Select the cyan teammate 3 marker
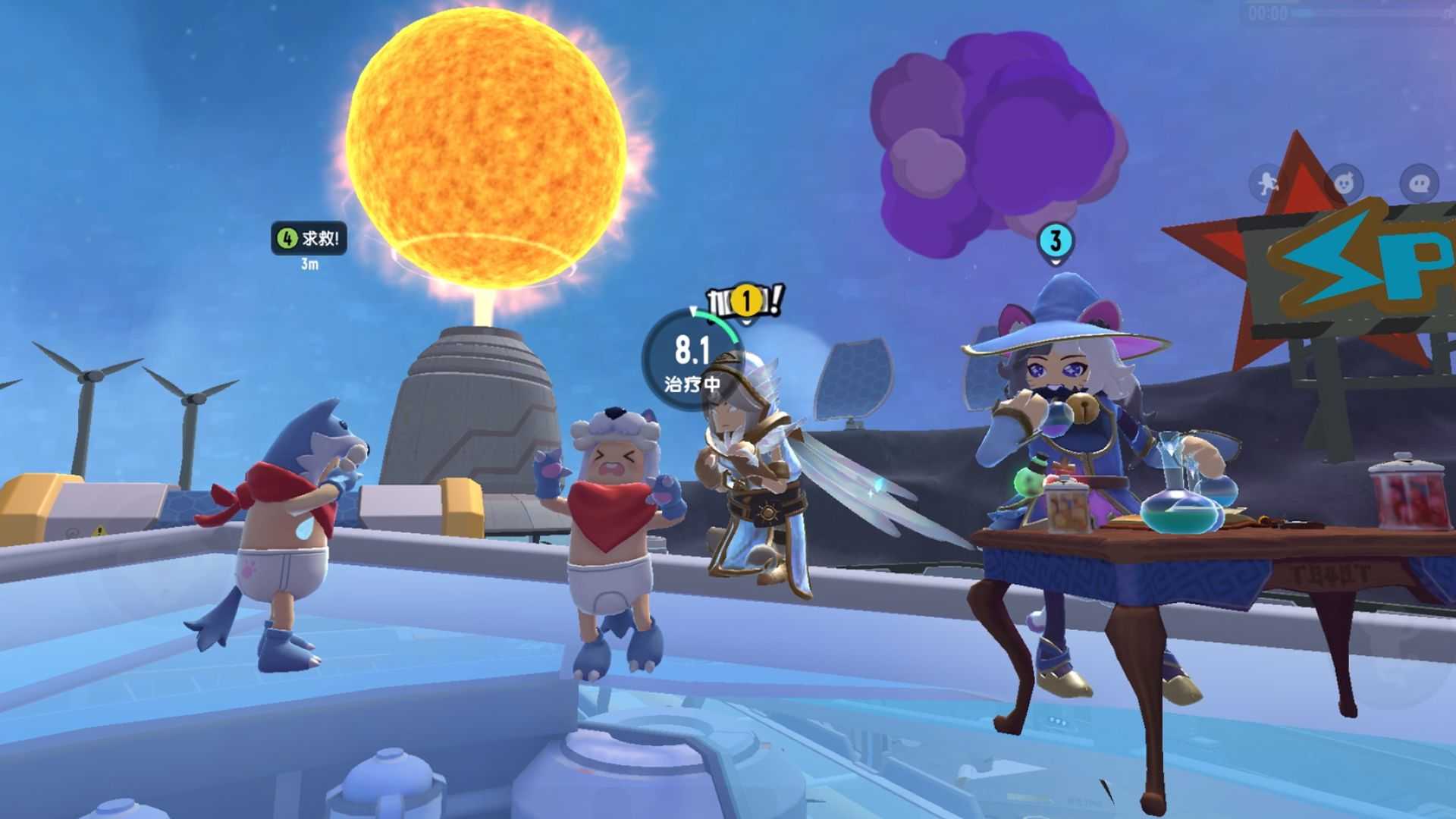 point(1055,242)
